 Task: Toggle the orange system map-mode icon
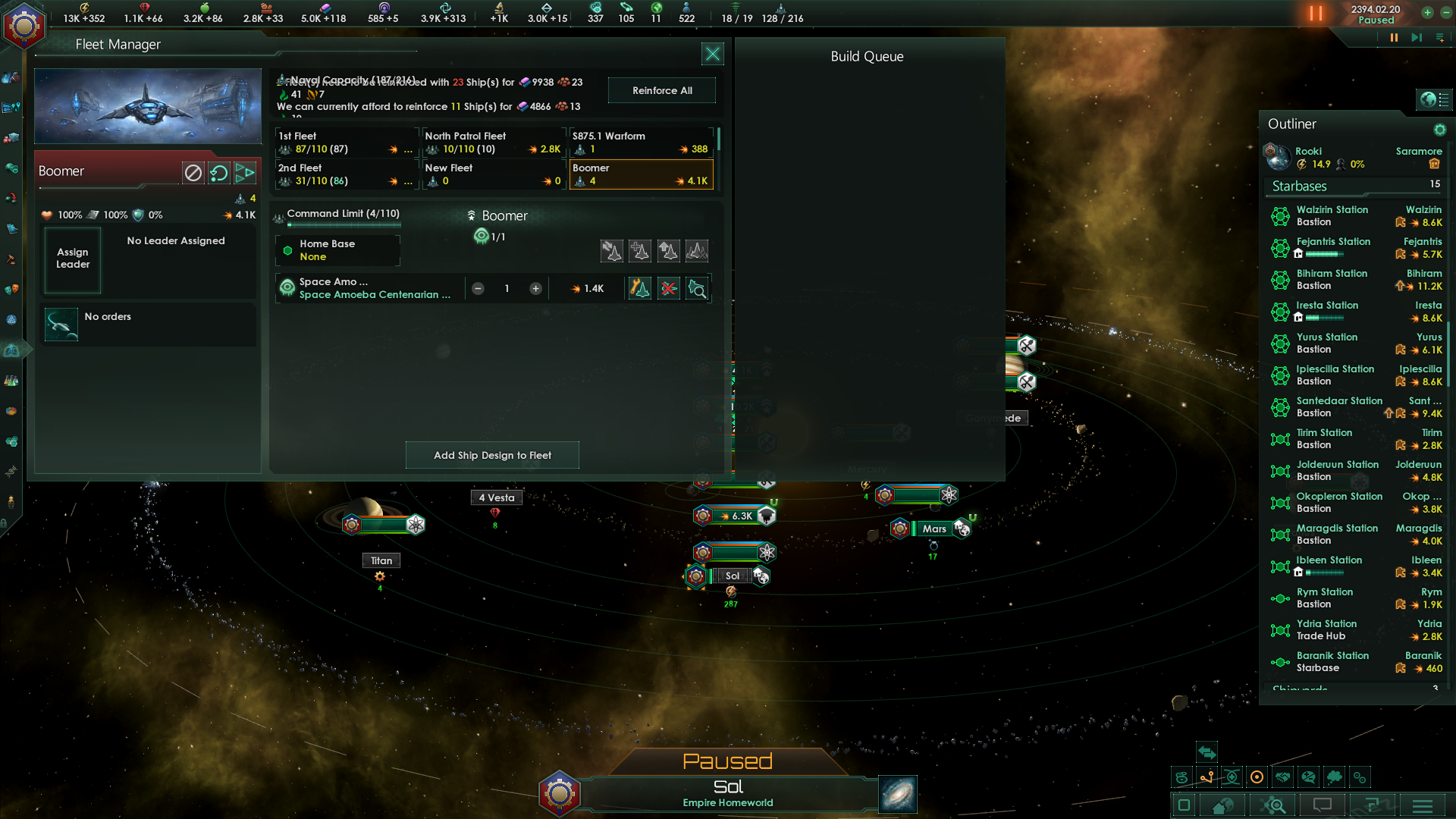point(1257,777)
